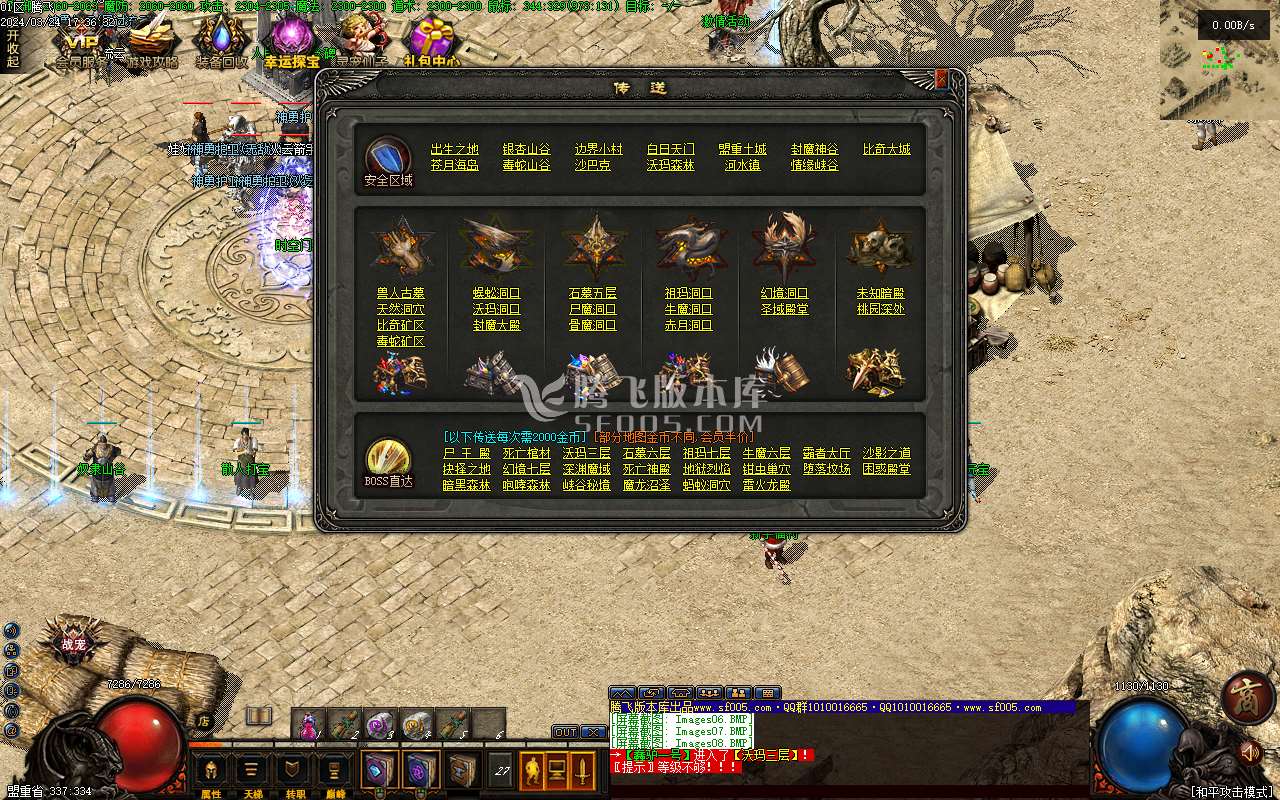Select 兽人古墓 dungeon link
Image resolution: width=1280 pixels, height=800 pixels.
coord(400,293)
